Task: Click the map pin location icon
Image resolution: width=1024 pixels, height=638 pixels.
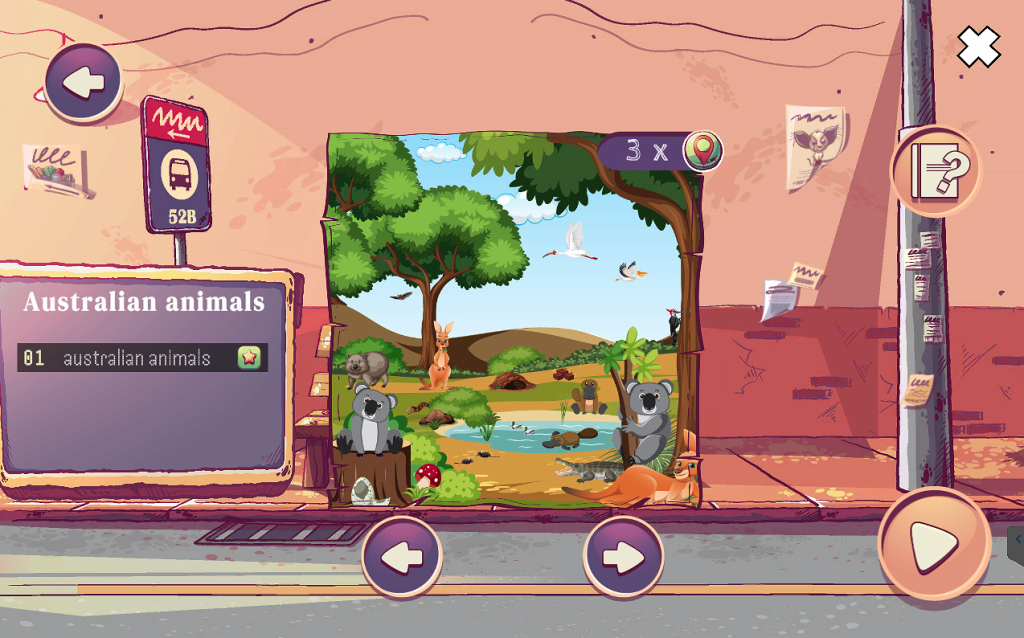Action: (702, 151)
